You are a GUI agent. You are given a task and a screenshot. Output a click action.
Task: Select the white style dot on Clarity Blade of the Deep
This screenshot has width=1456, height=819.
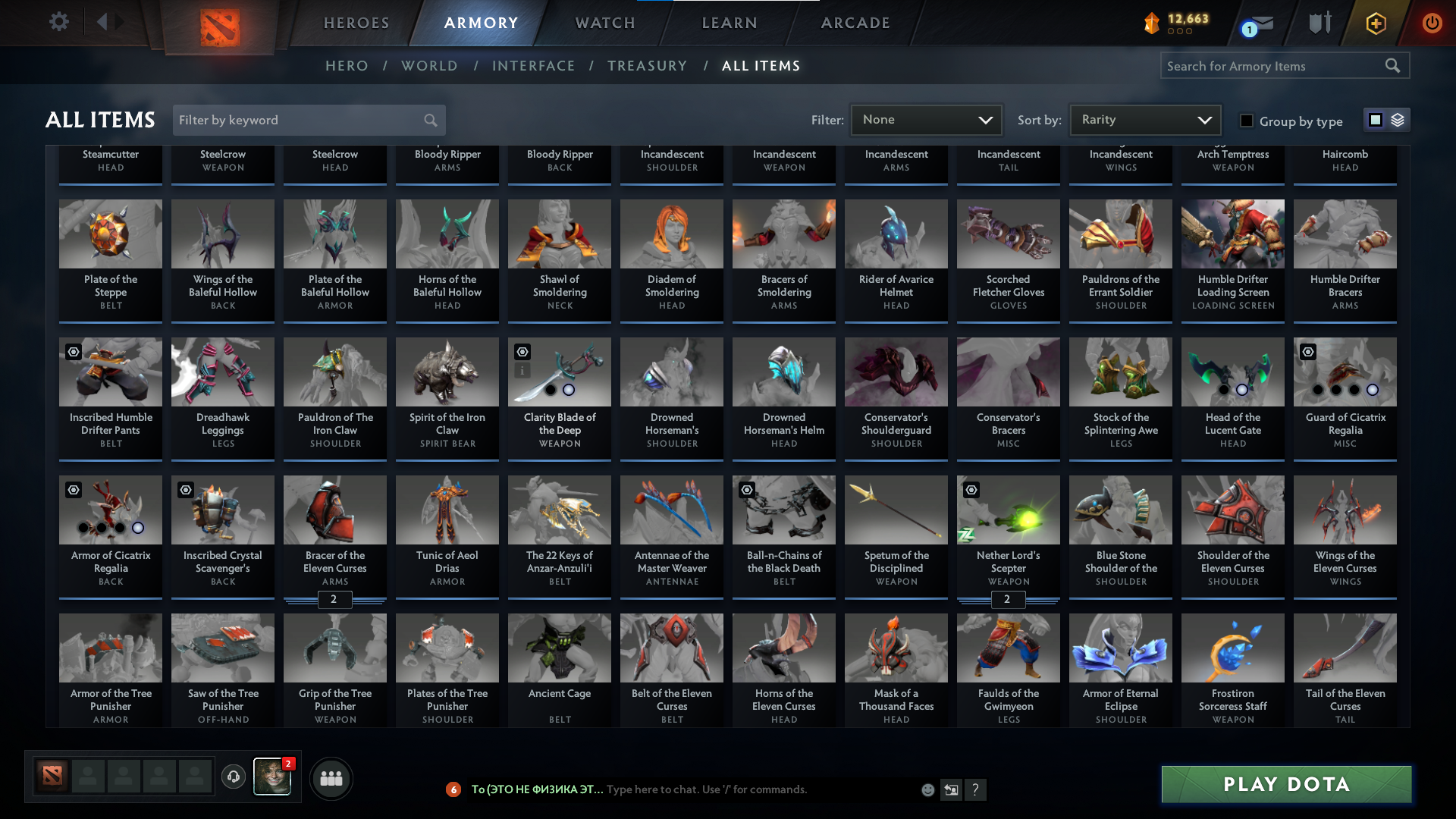tap(568, 389)
